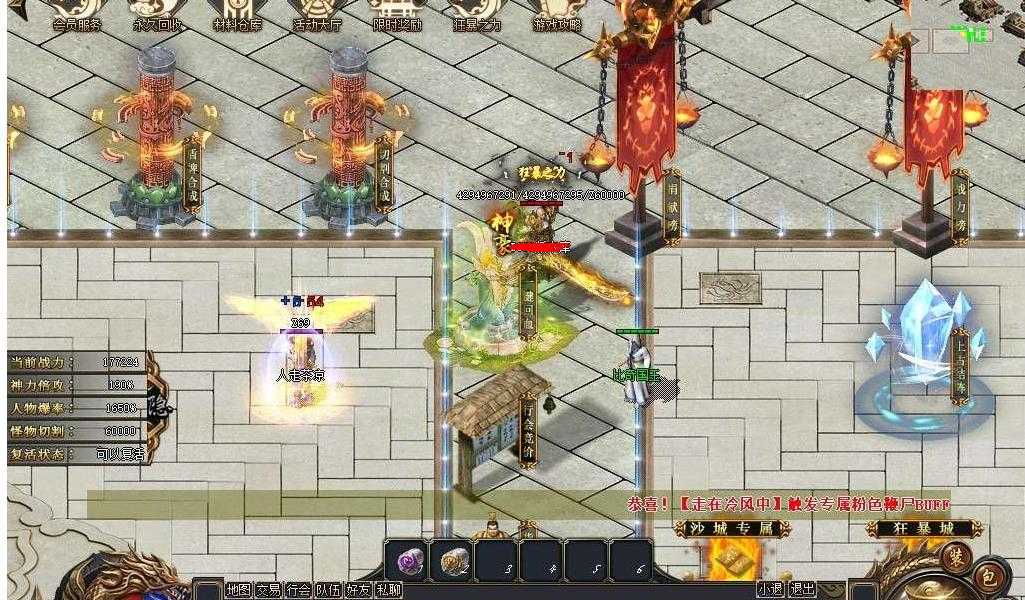
Task: Open the 交易 trade window
Action: [268, 590]
